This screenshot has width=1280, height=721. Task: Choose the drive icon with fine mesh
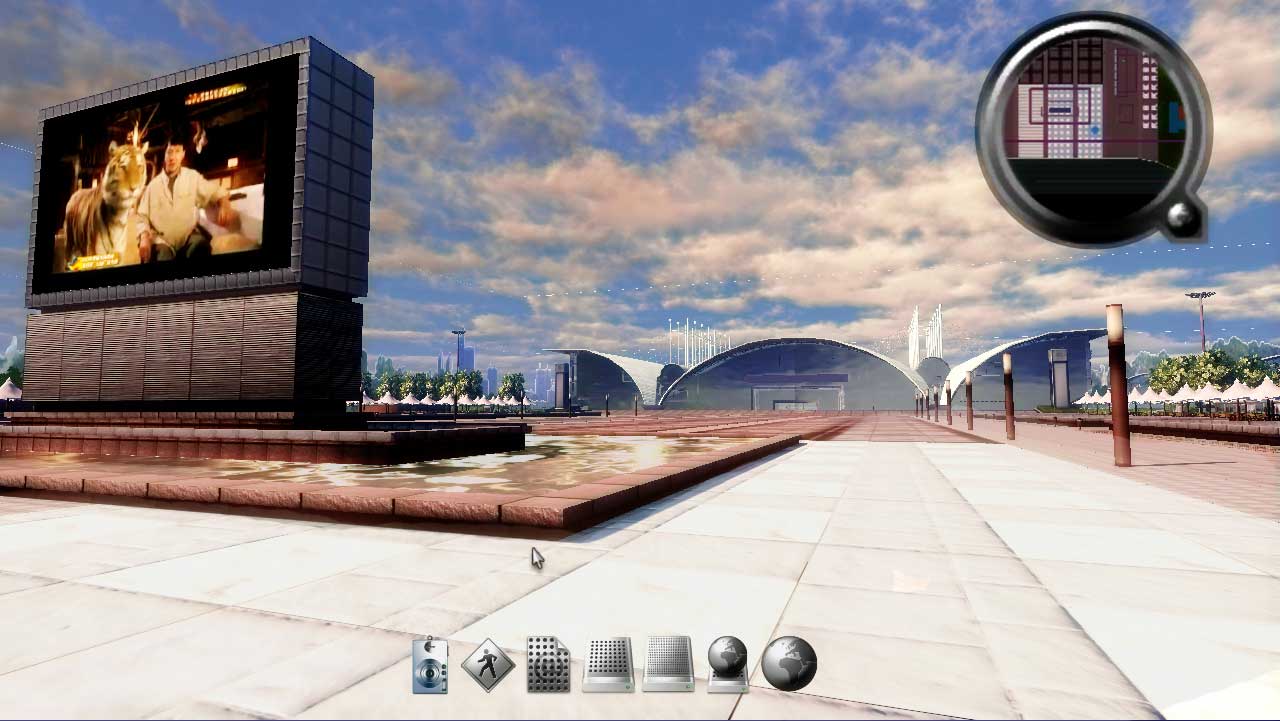point(668,664)
